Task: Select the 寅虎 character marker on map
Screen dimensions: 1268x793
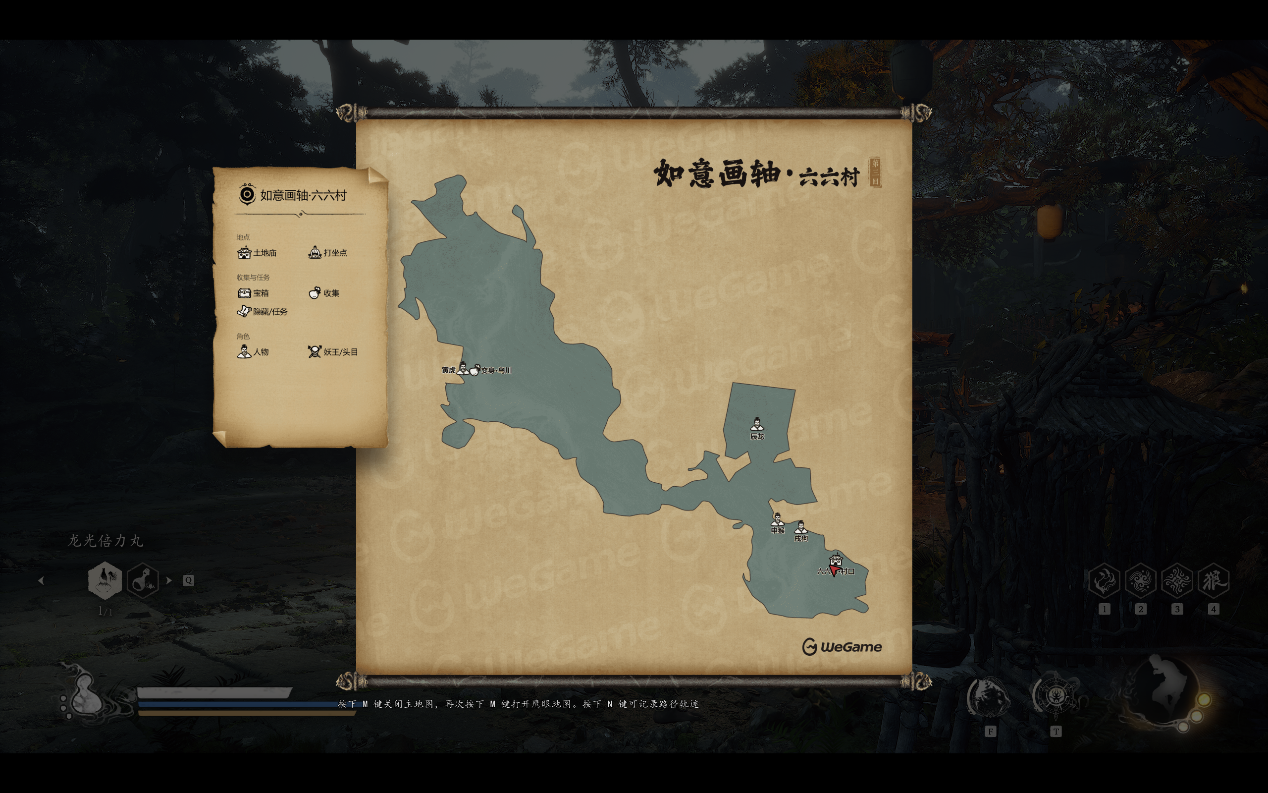Action: coord(462,368)
